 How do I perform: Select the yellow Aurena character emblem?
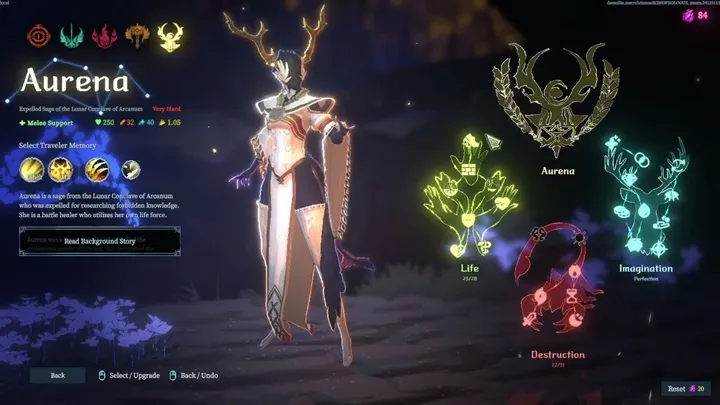click(170, 37)
